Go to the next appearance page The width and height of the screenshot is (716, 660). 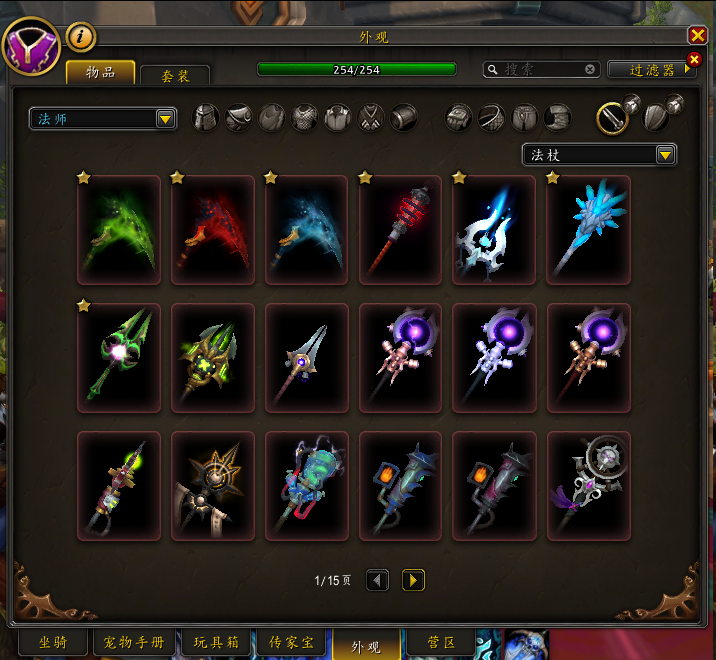pyautogui.click(x=413, y=580)
